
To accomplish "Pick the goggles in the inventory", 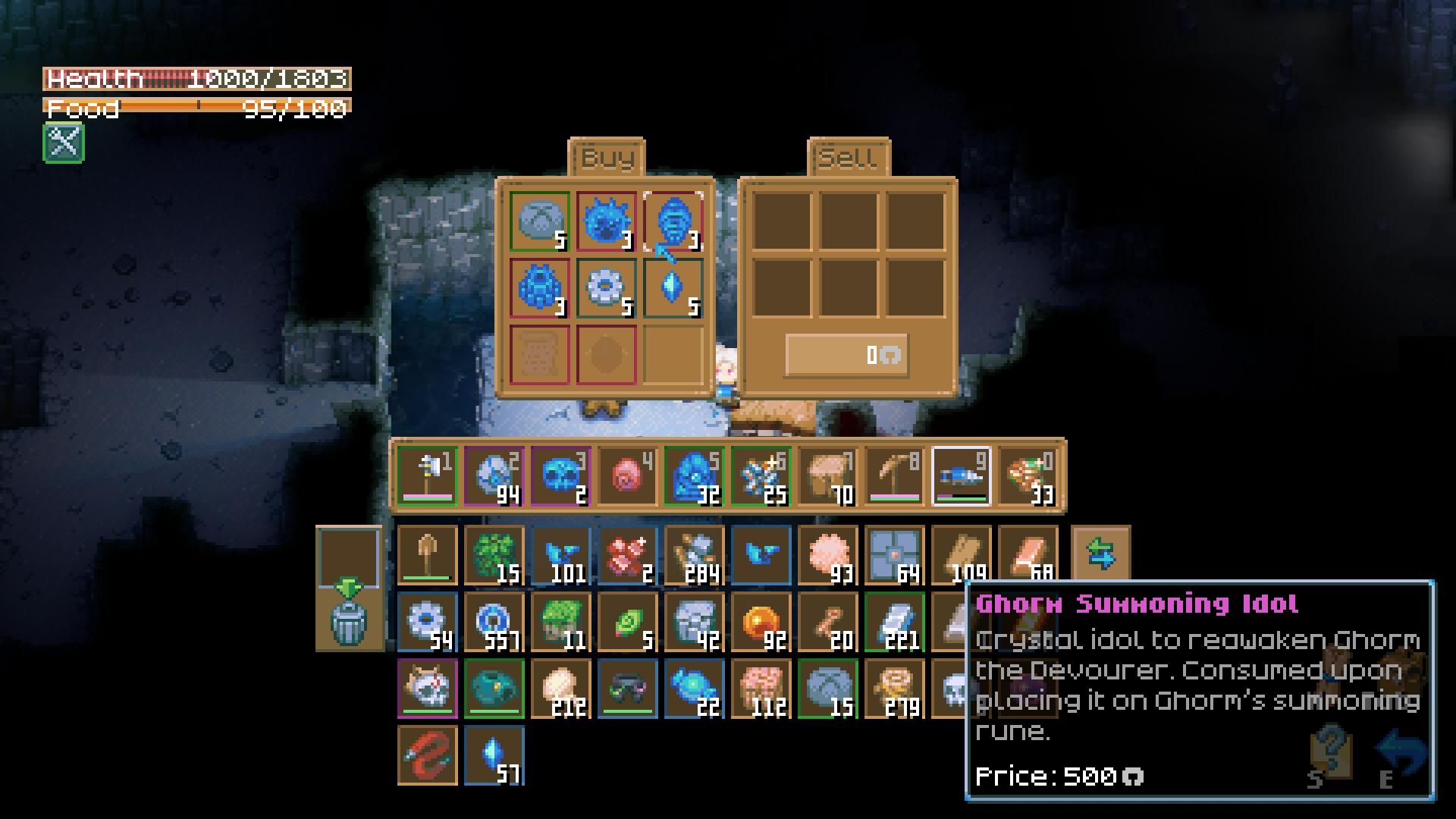I will point(627,689).
